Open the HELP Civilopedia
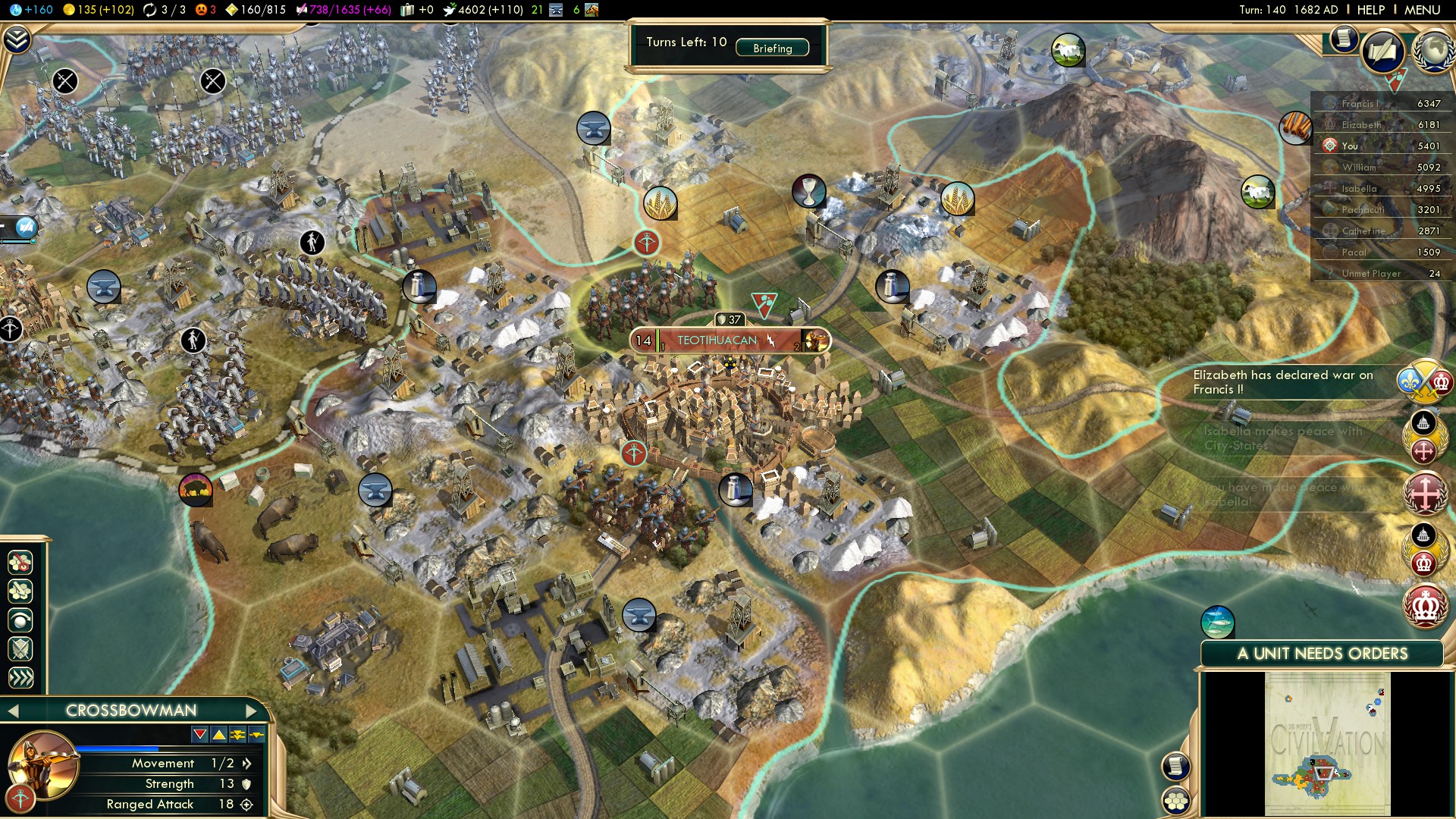This screenshot has width=1456, height=819. click(x=1370, y=10)
